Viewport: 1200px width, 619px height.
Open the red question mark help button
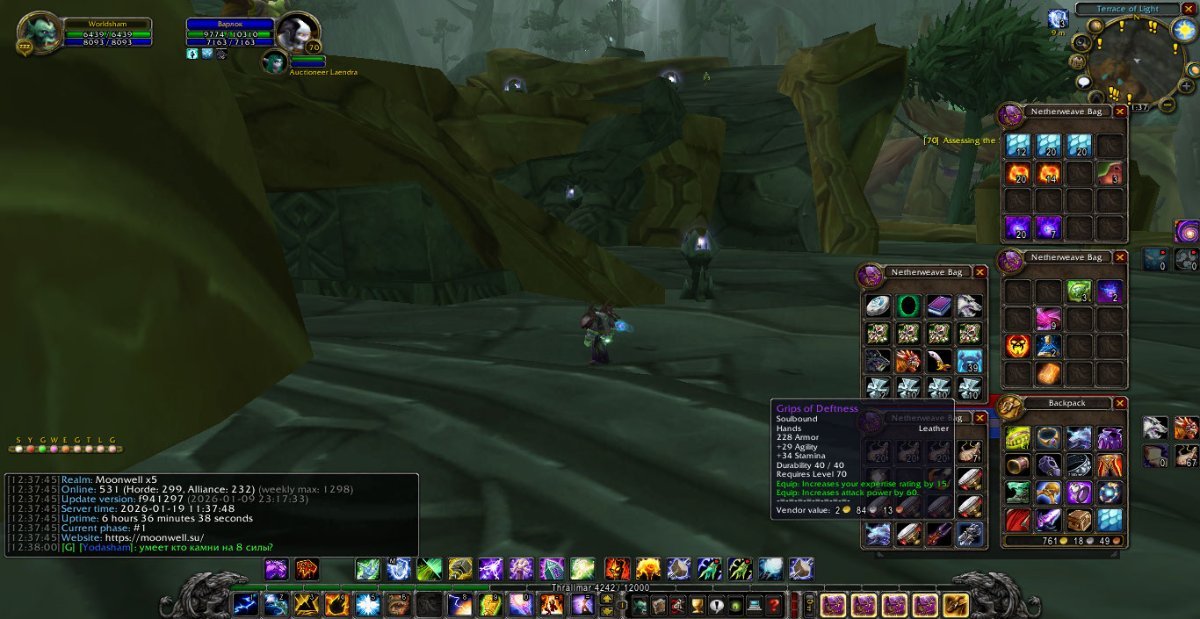click(773, 605)
